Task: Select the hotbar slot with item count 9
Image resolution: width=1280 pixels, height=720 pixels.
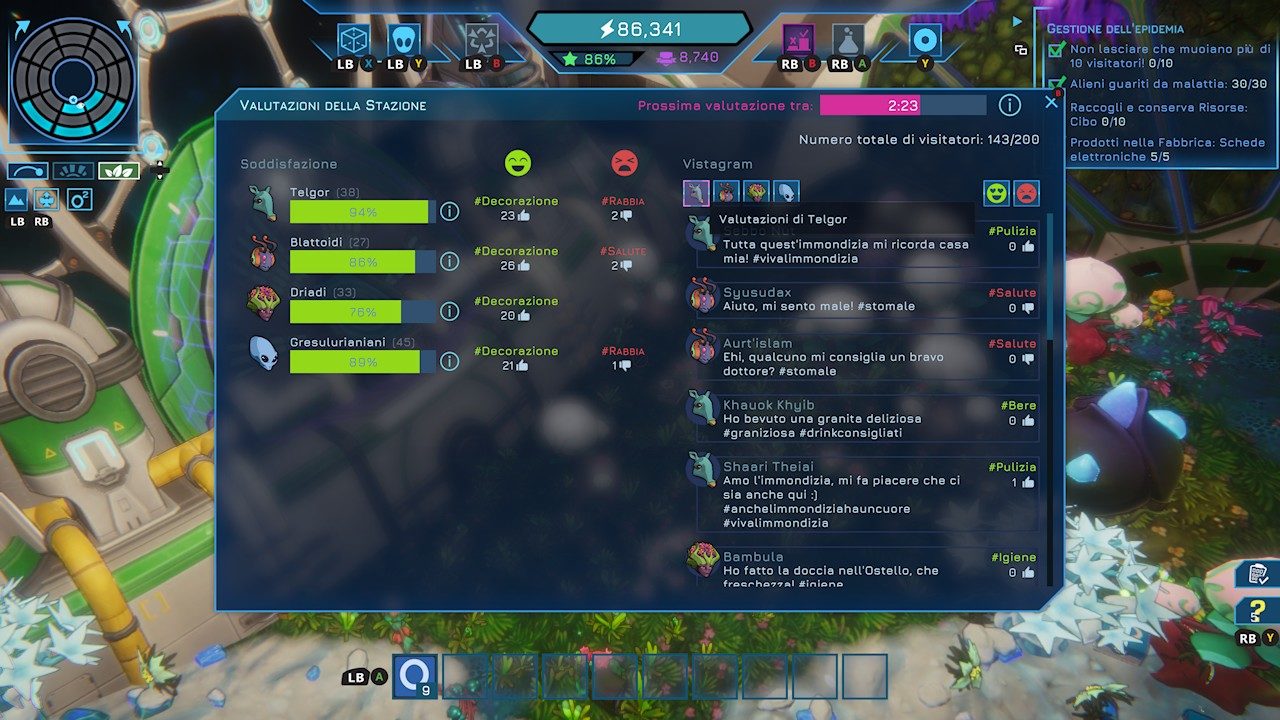Action: tap(415, 676)
